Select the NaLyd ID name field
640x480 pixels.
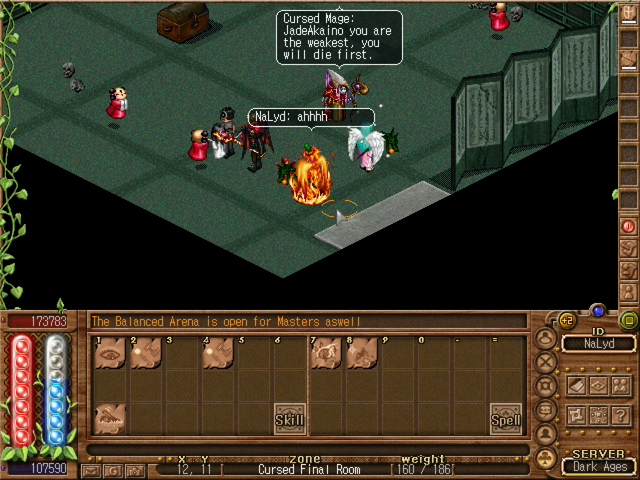point(598,344)
